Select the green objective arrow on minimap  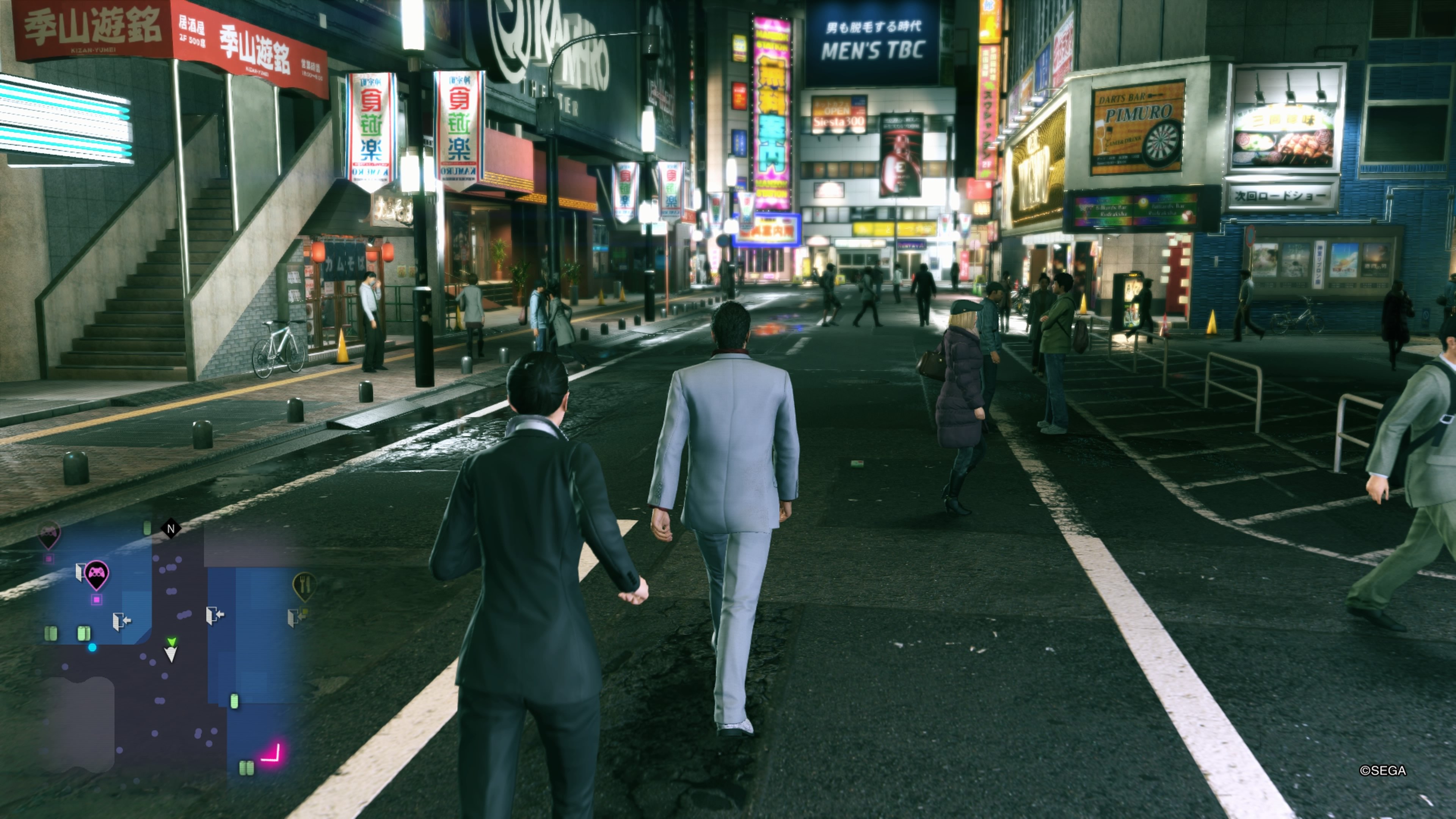(171, 641)
